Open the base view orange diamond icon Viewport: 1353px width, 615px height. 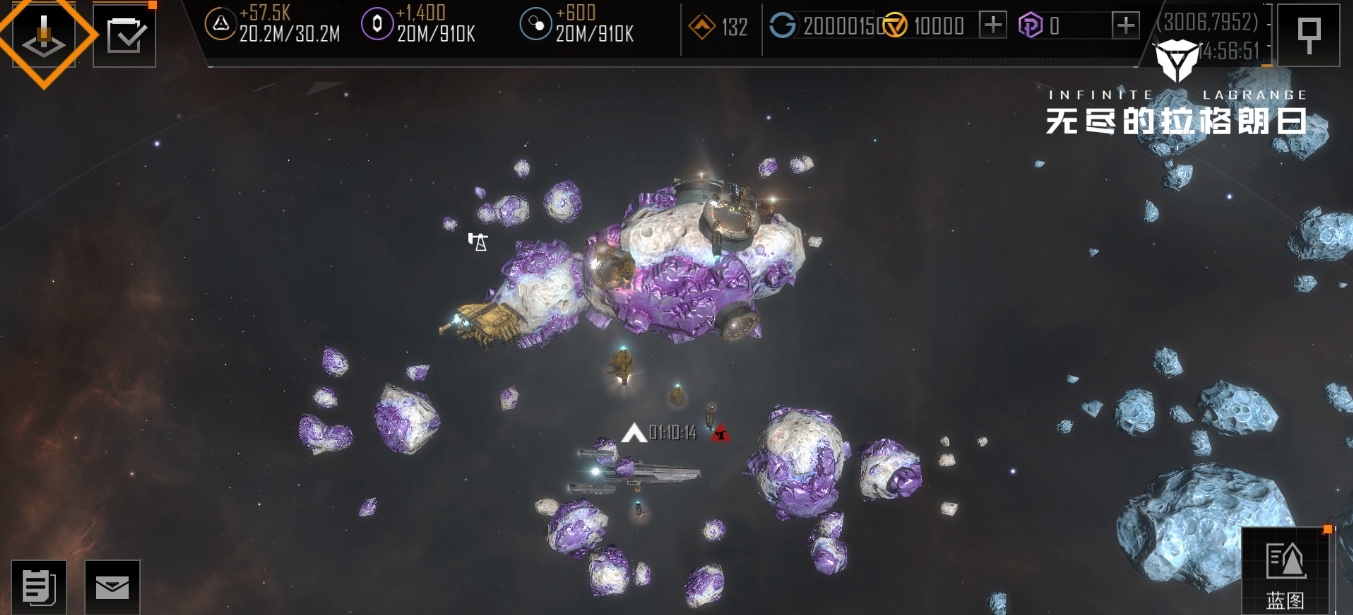44,36
